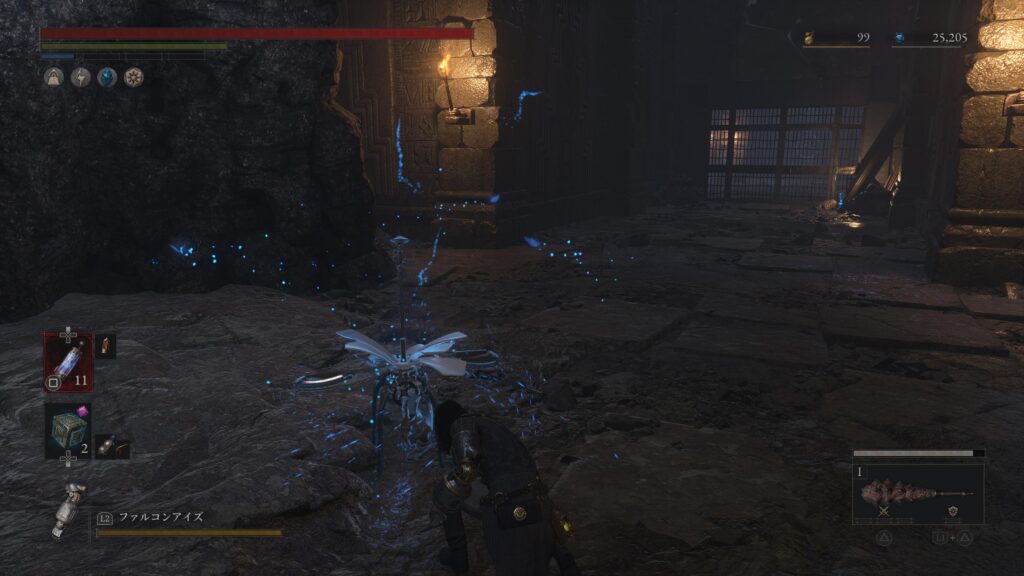Click the sun emblem status icon

click(x=133, y=77)
